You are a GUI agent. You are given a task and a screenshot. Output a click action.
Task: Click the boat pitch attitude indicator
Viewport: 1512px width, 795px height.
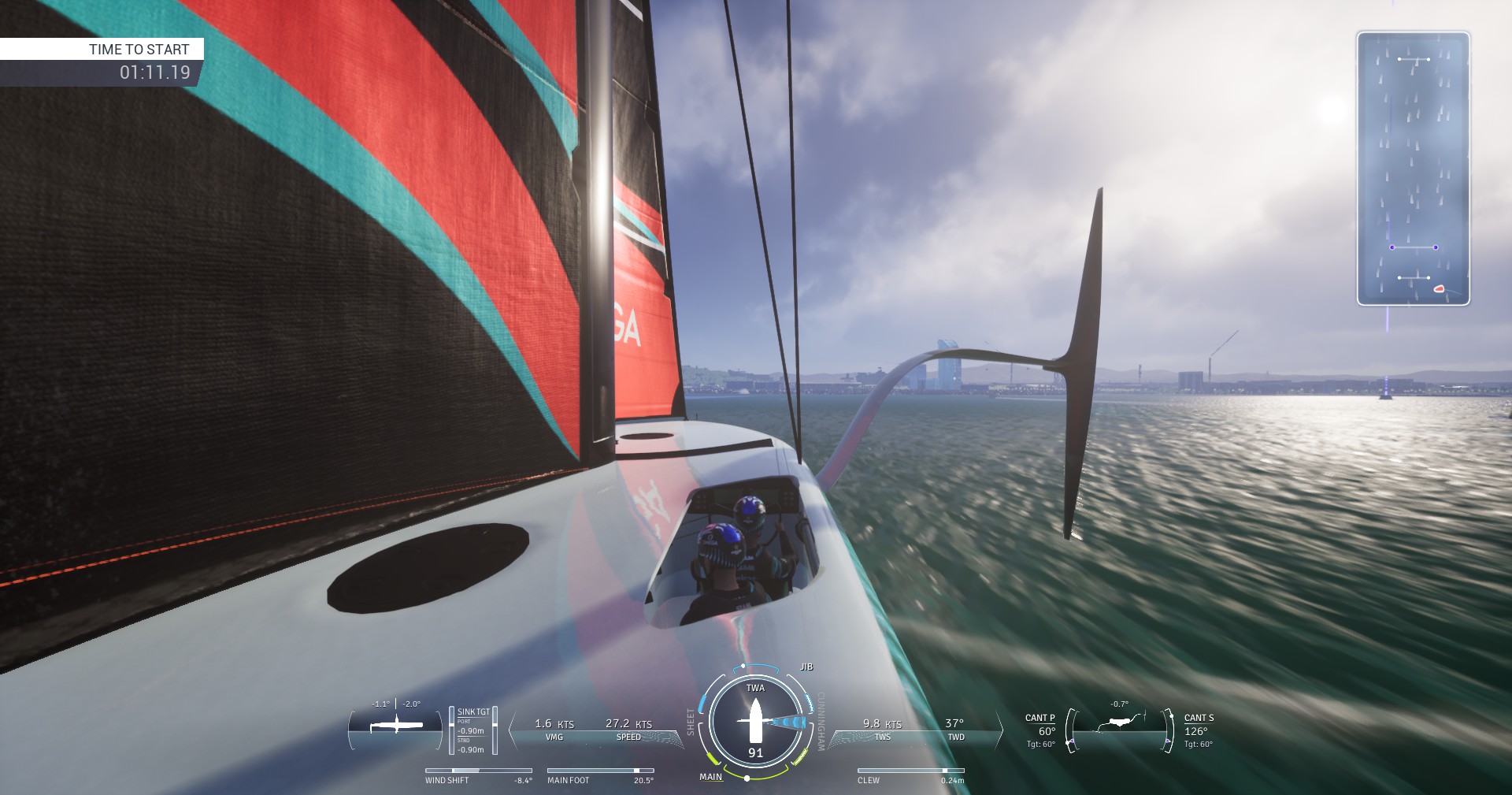(x=396, y=726)
